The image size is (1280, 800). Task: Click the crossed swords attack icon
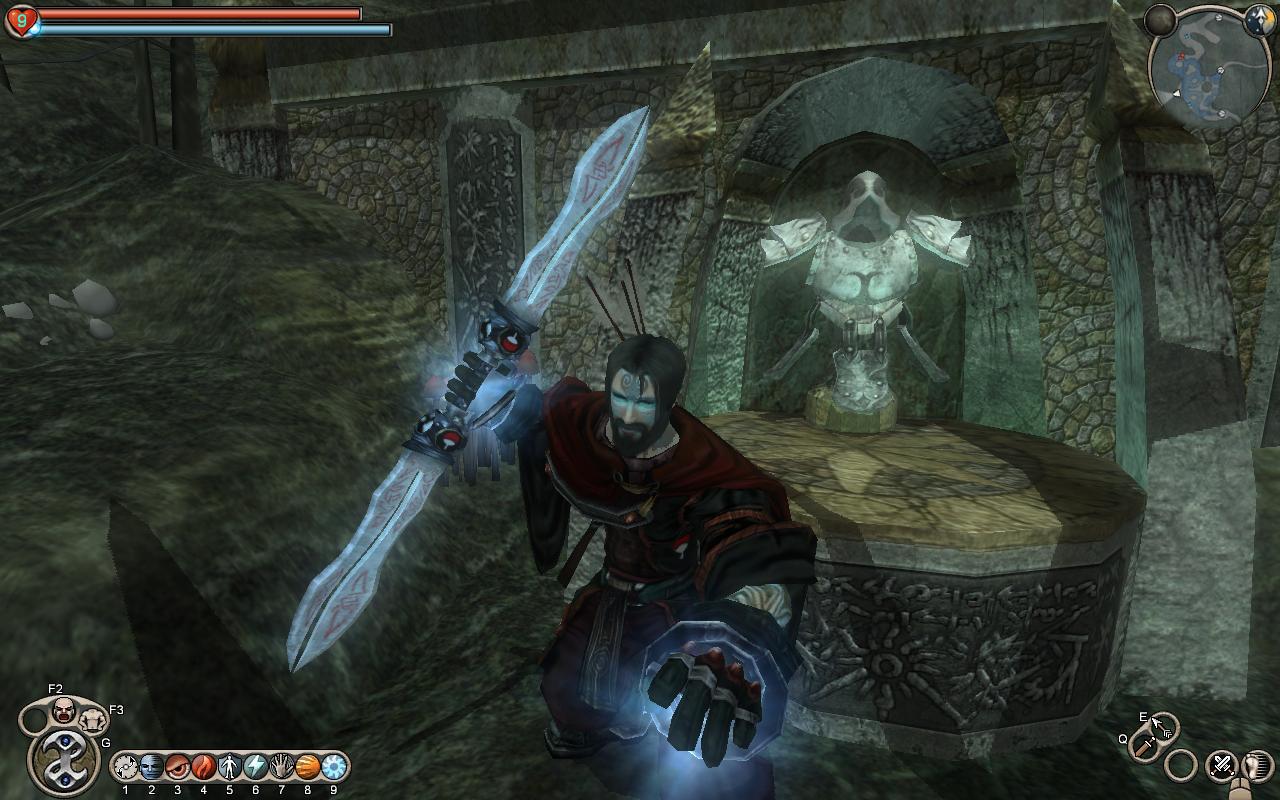tap(1221, 765)
